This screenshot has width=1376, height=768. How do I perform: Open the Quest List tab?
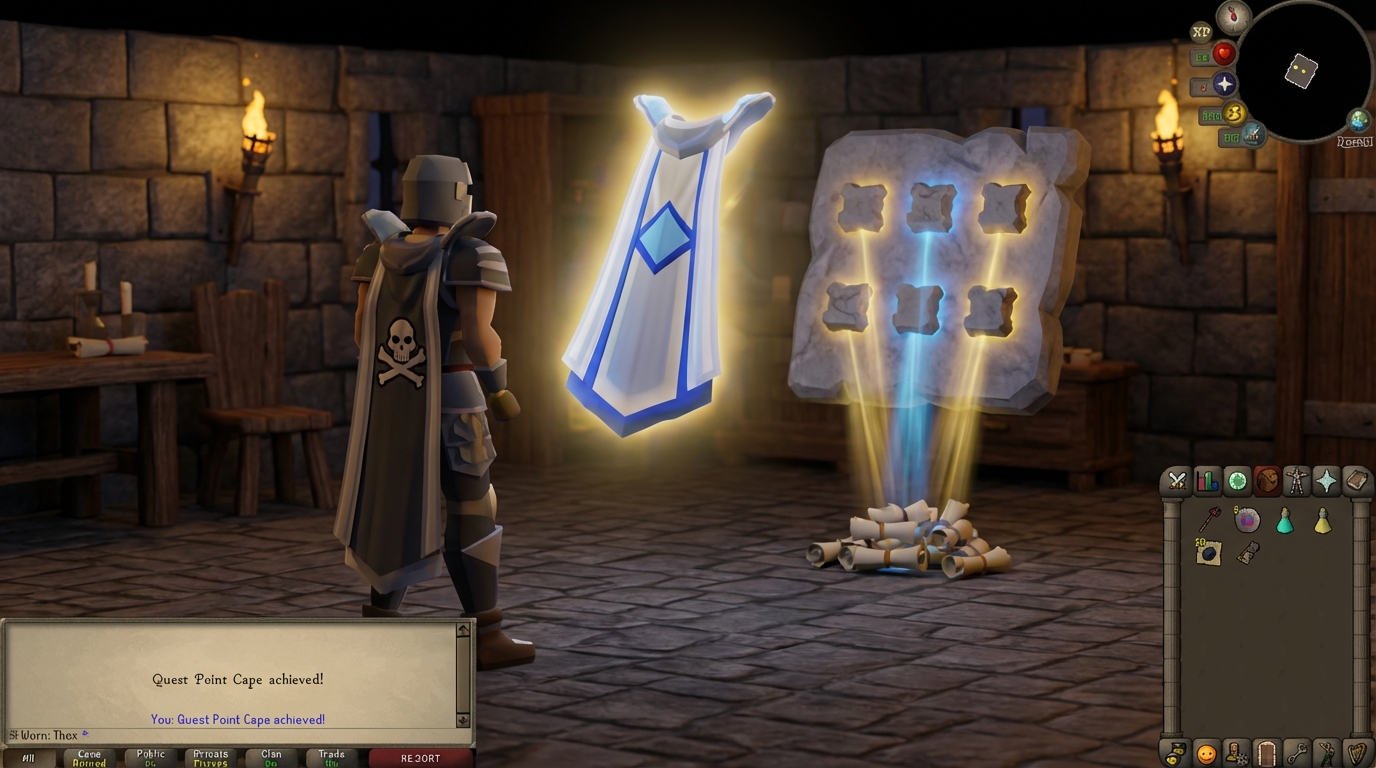coord(1237,481)
